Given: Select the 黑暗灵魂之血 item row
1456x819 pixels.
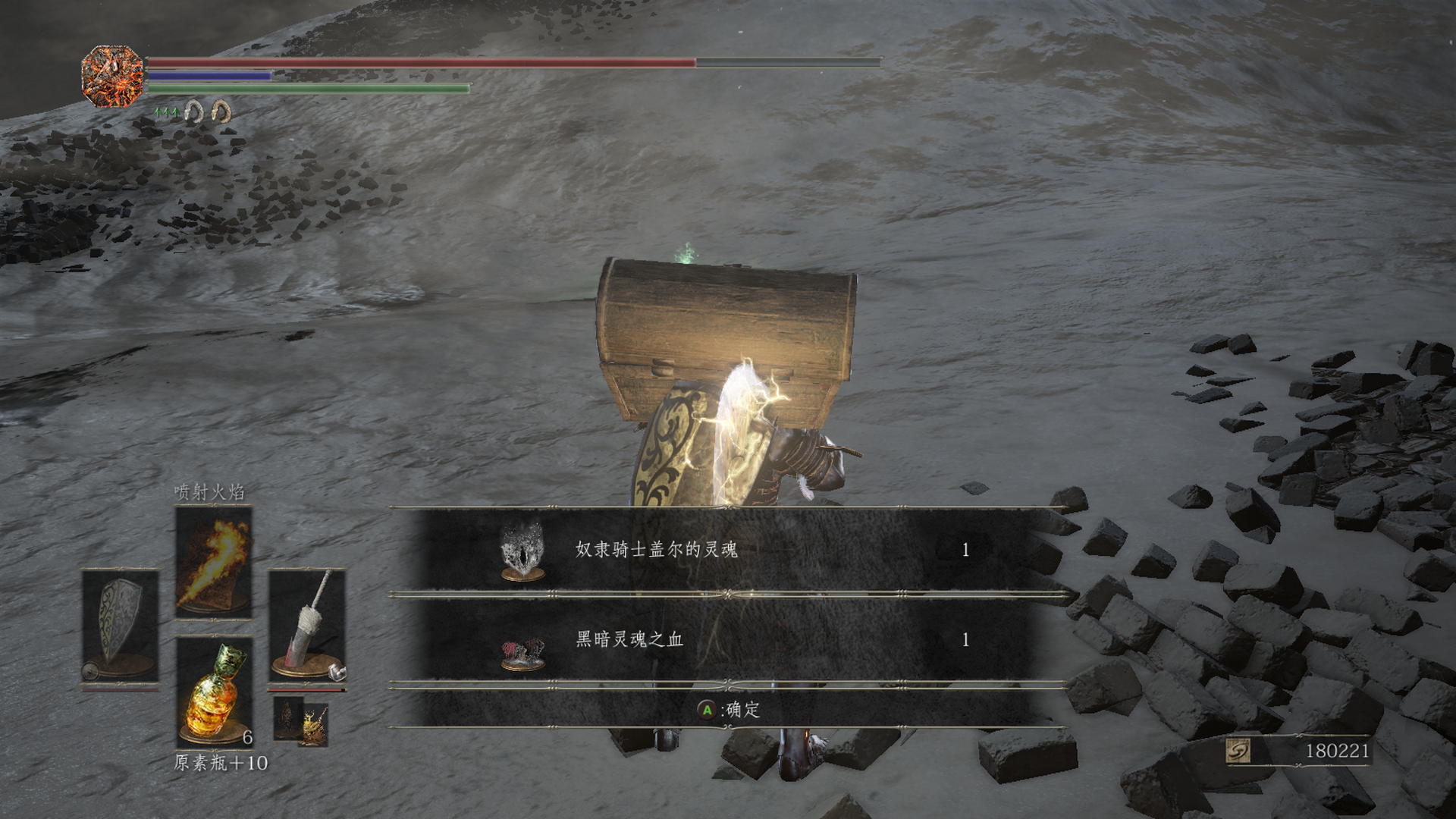Looking at the screenshot, I should 728,640.
